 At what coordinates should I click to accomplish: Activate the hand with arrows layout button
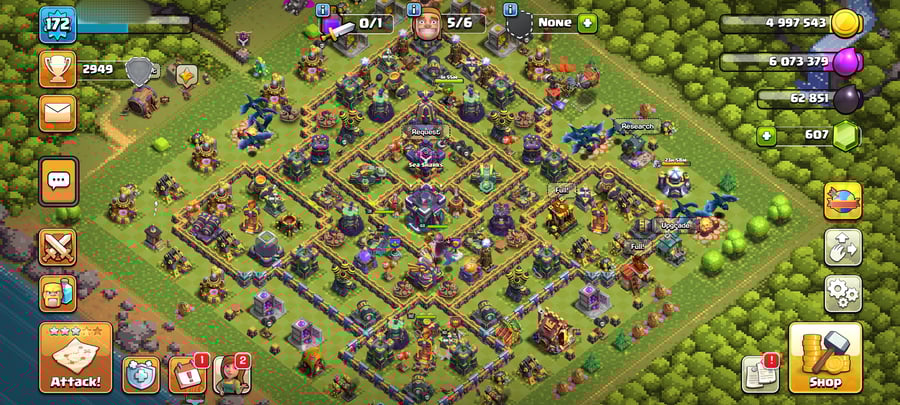[x=843, y=247]
